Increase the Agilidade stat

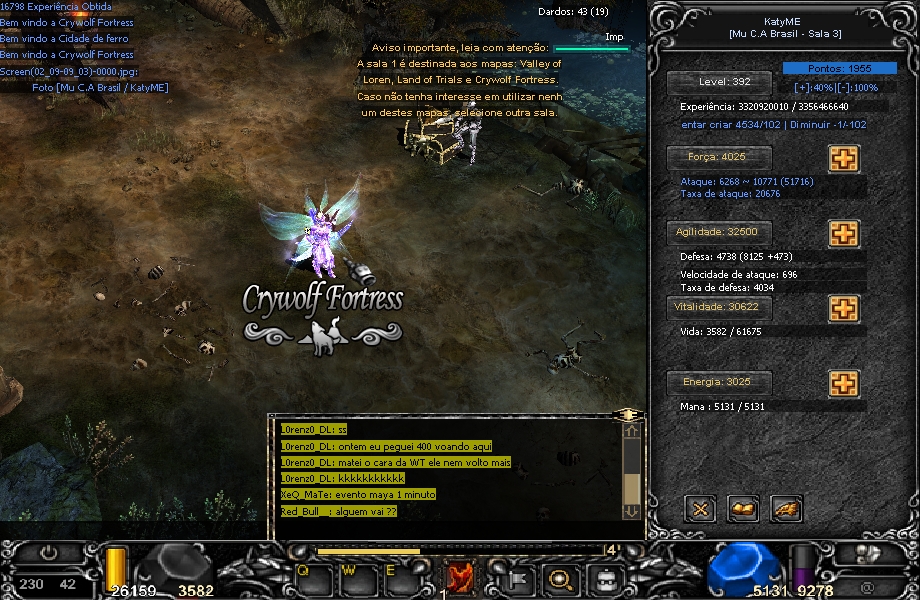coord(844,233)
